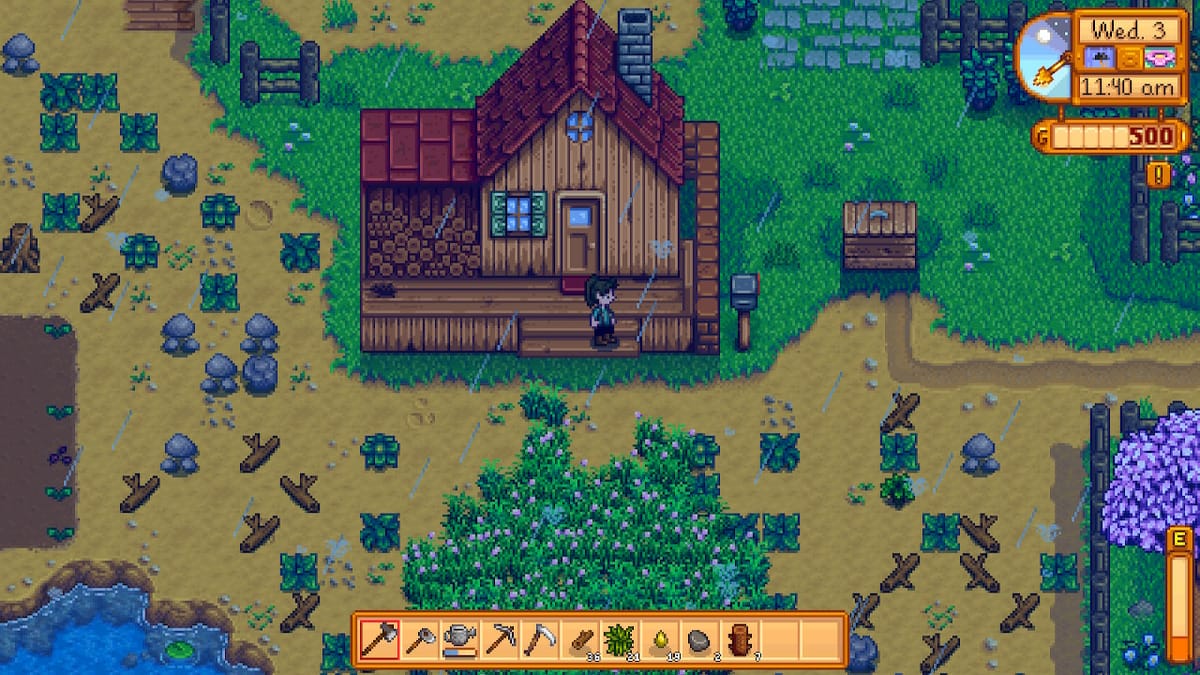1200x675 pixels.
Task: Pick the wood stack of 36
Action: point(579,639)
